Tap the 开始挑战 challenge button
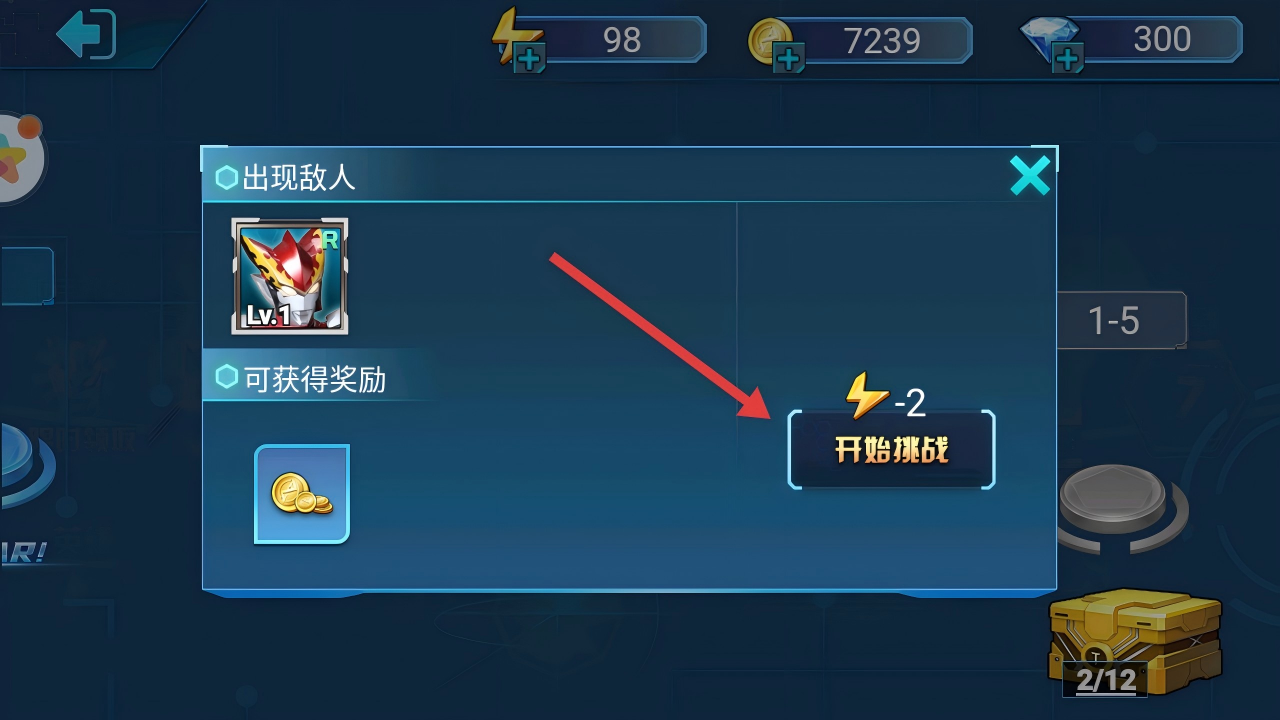 (x=891, y=450)
